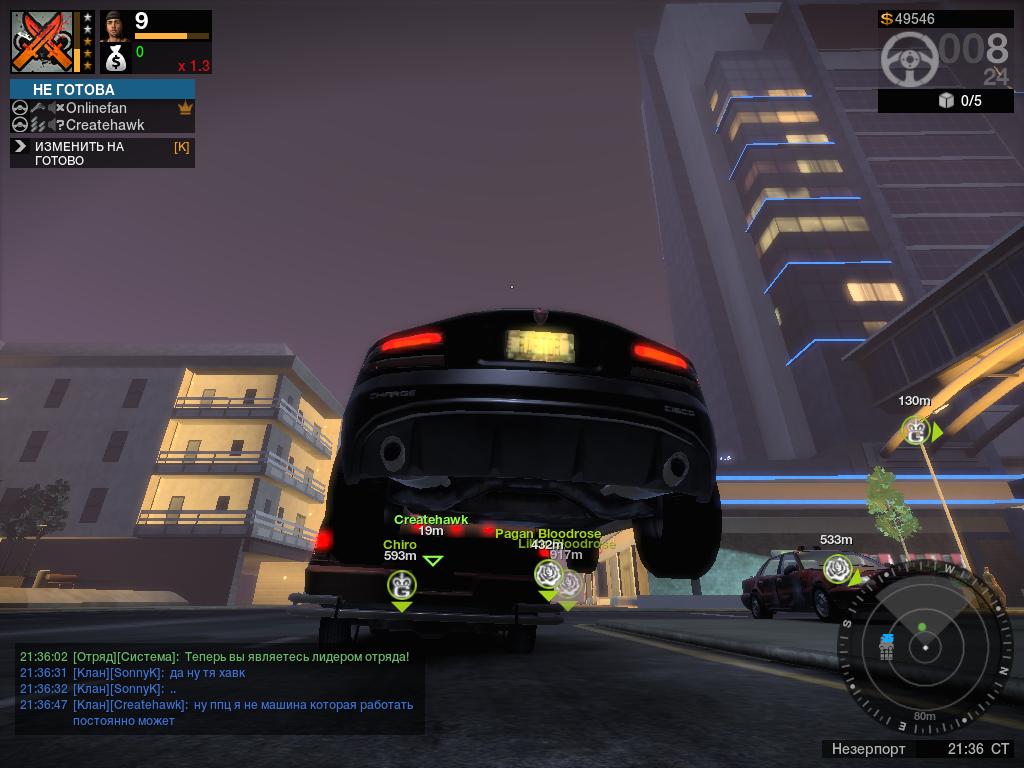Click the group leader crown icon
Viewport: 1024px width, 768px height.
(185, 108)
